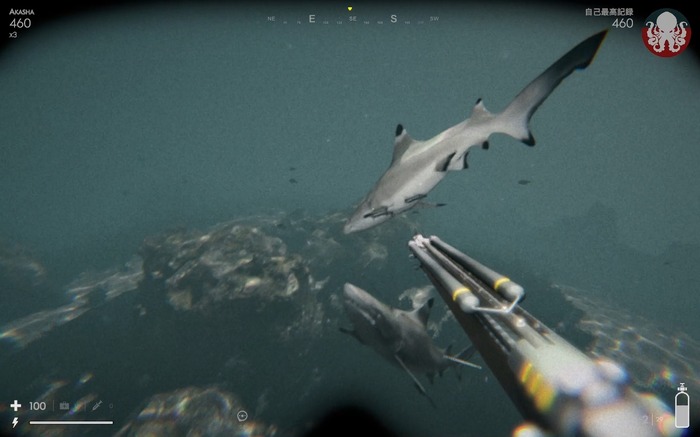Select the medkit item icon
The width and height of the screenshot is (700, 437).
[65, 406]
